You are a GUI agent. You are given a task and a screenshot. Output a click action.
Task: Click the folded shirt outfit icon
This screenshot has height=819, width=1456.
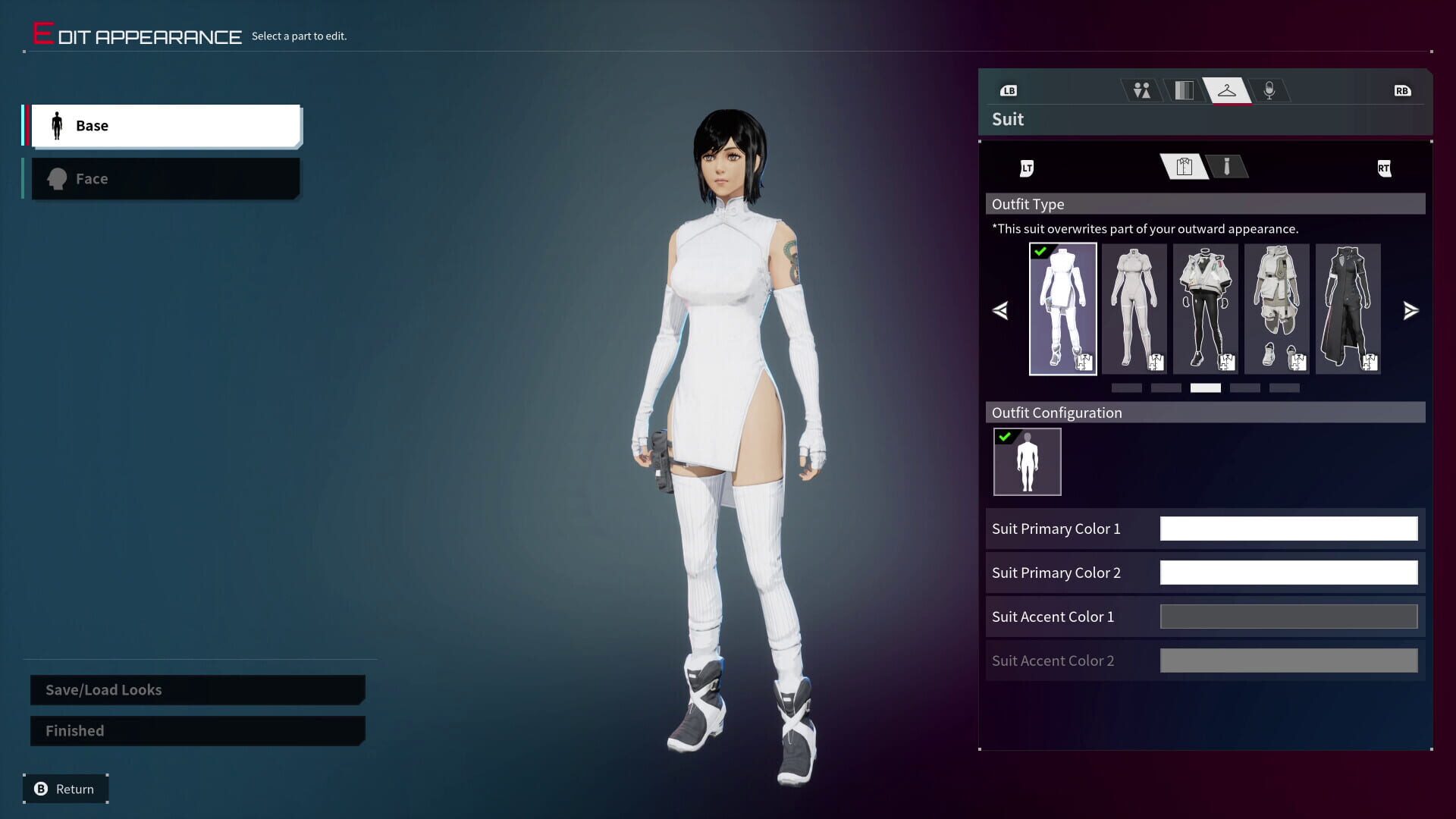[x=1183, y=167]
